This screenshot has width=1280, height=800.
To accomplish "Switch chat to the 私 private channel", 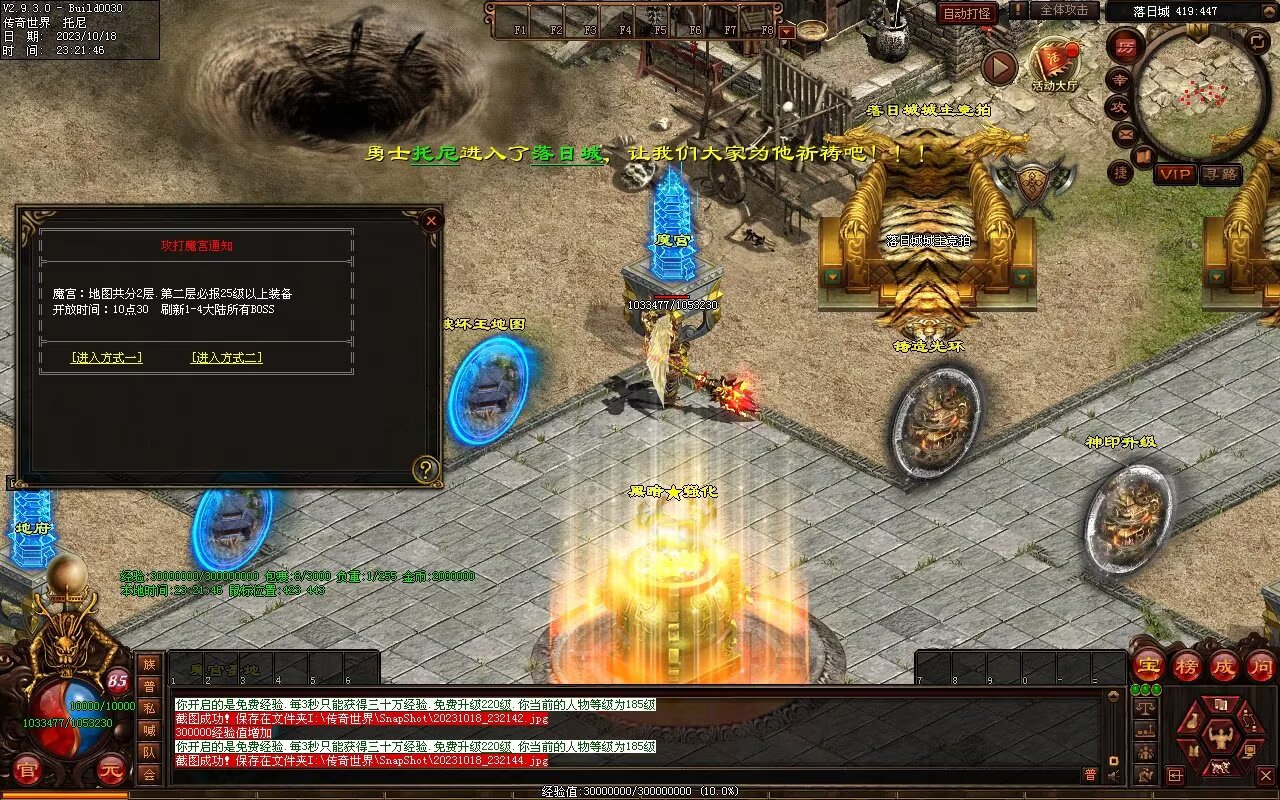I will (149, 708).
